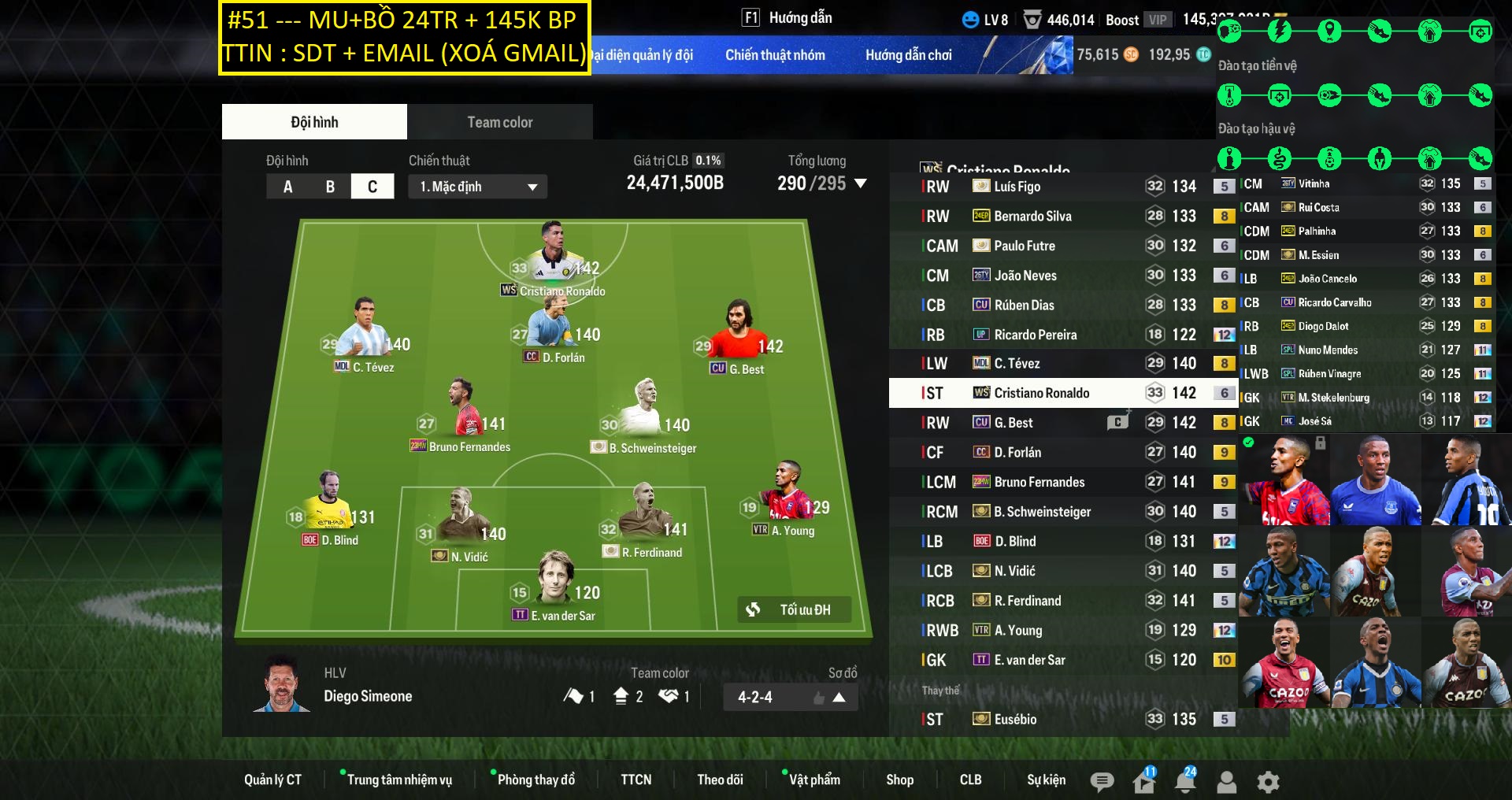
Task: Open the Sự kiện events menu
Action: (x=1046, y=780)
